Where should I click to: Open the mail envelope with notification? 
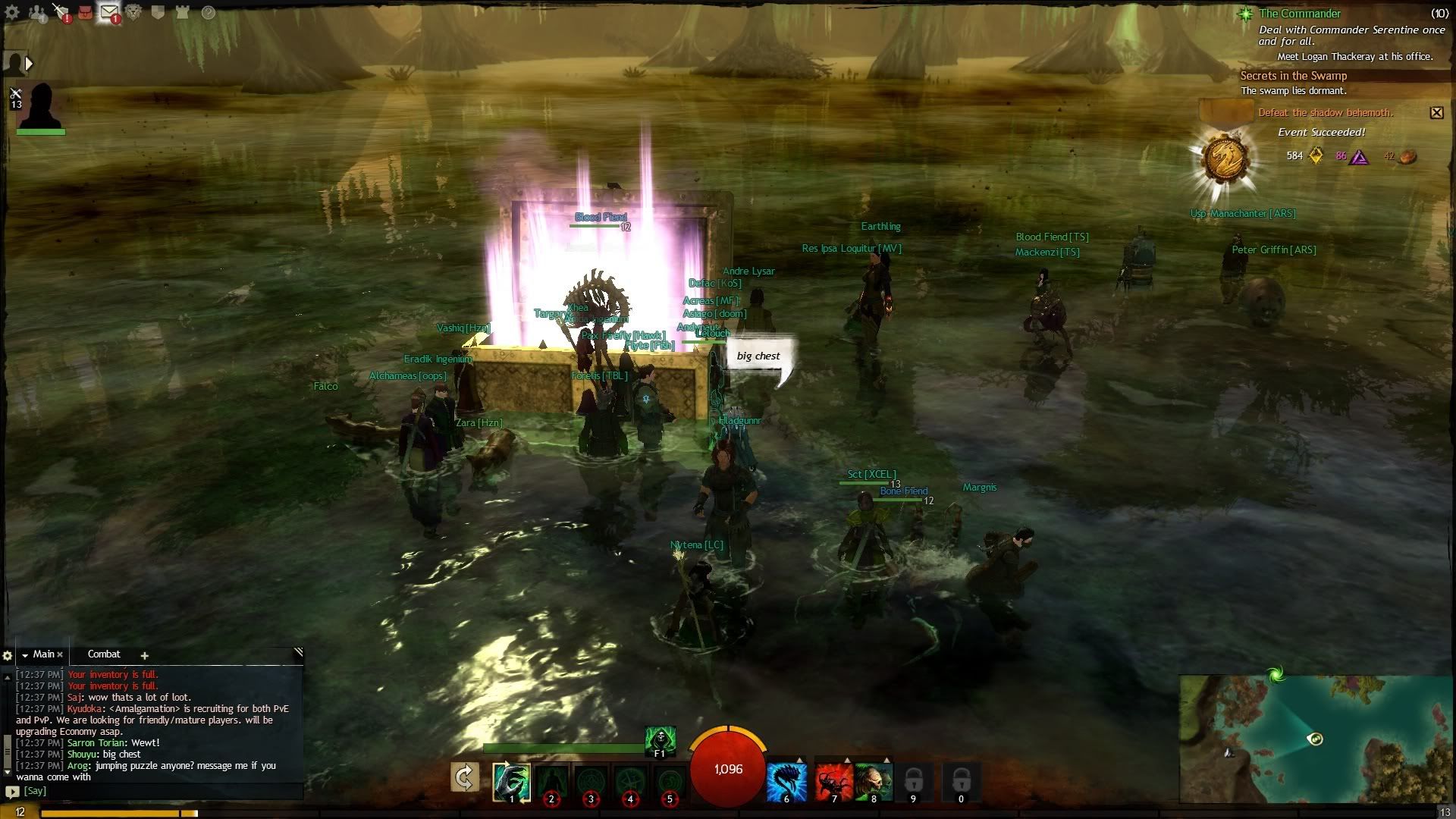click(109, 12)
